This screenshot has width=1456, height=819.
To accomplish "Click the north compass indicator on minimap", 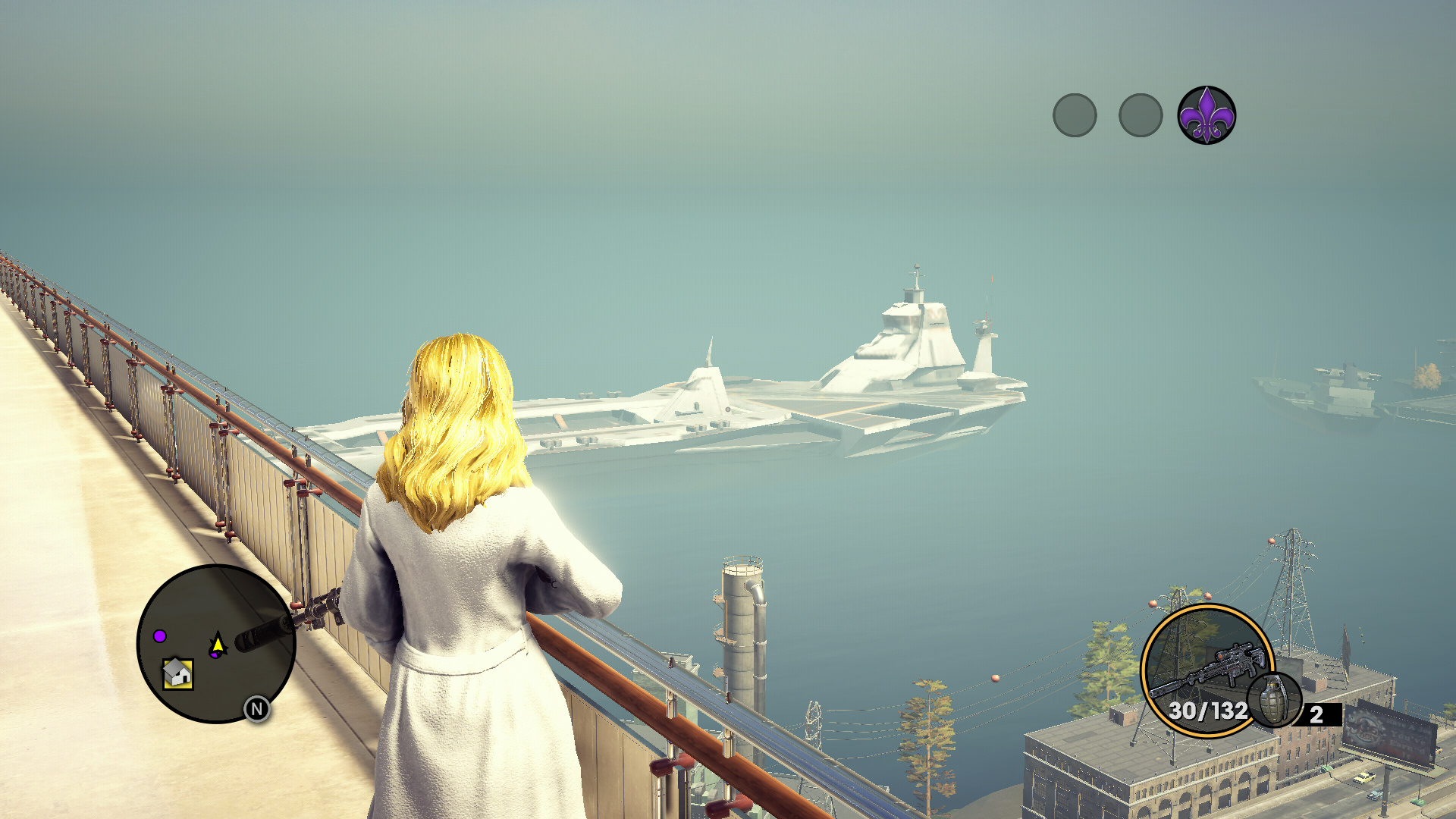I will 257,709.
